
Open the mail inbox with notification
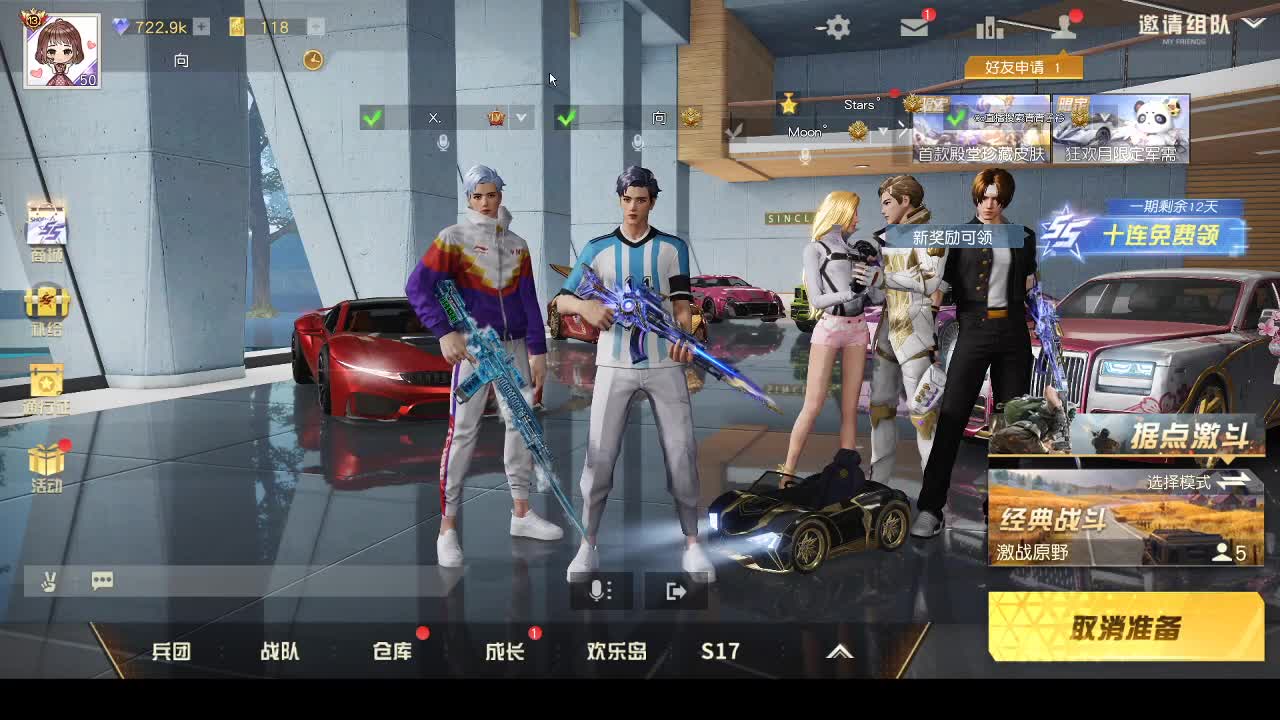(x=915, y=28)
